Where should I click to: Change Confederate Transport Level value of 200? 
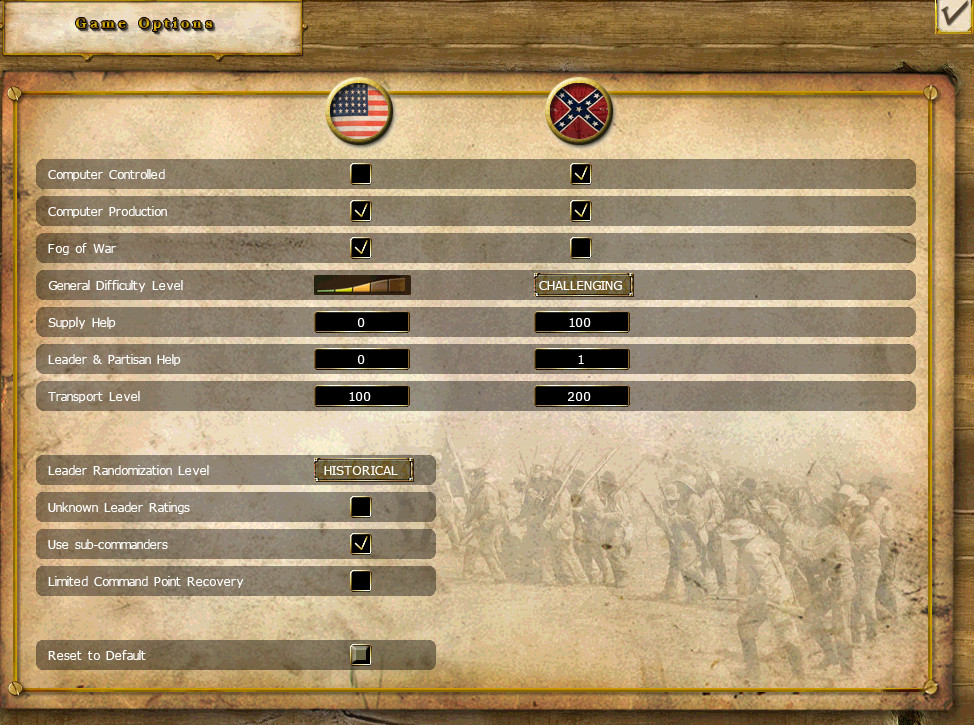(582, 396)
